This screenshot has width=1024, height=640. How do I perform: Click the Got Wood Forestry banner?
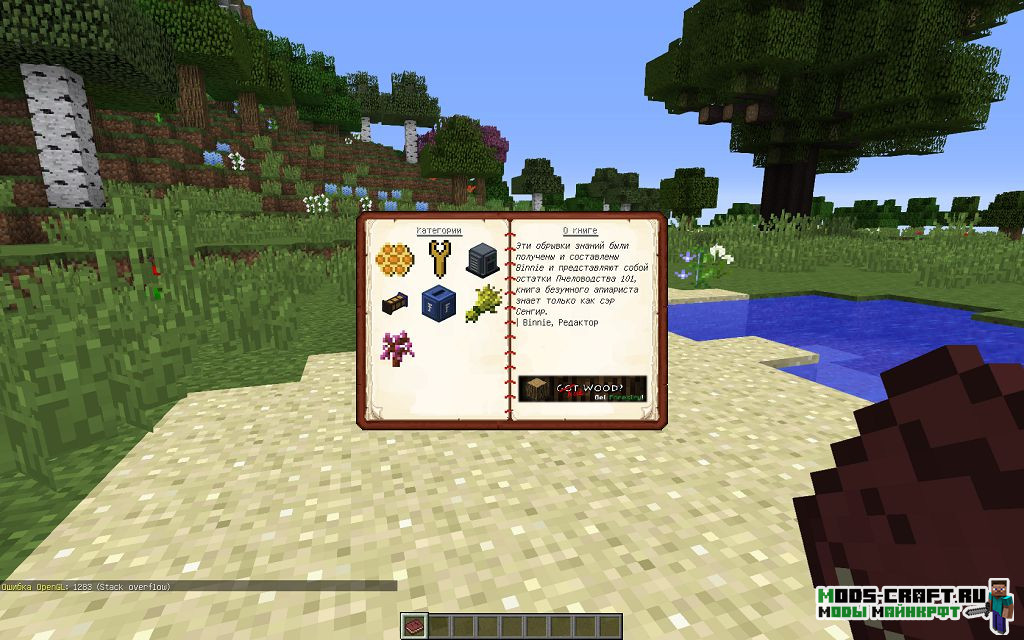click(582, 389)
